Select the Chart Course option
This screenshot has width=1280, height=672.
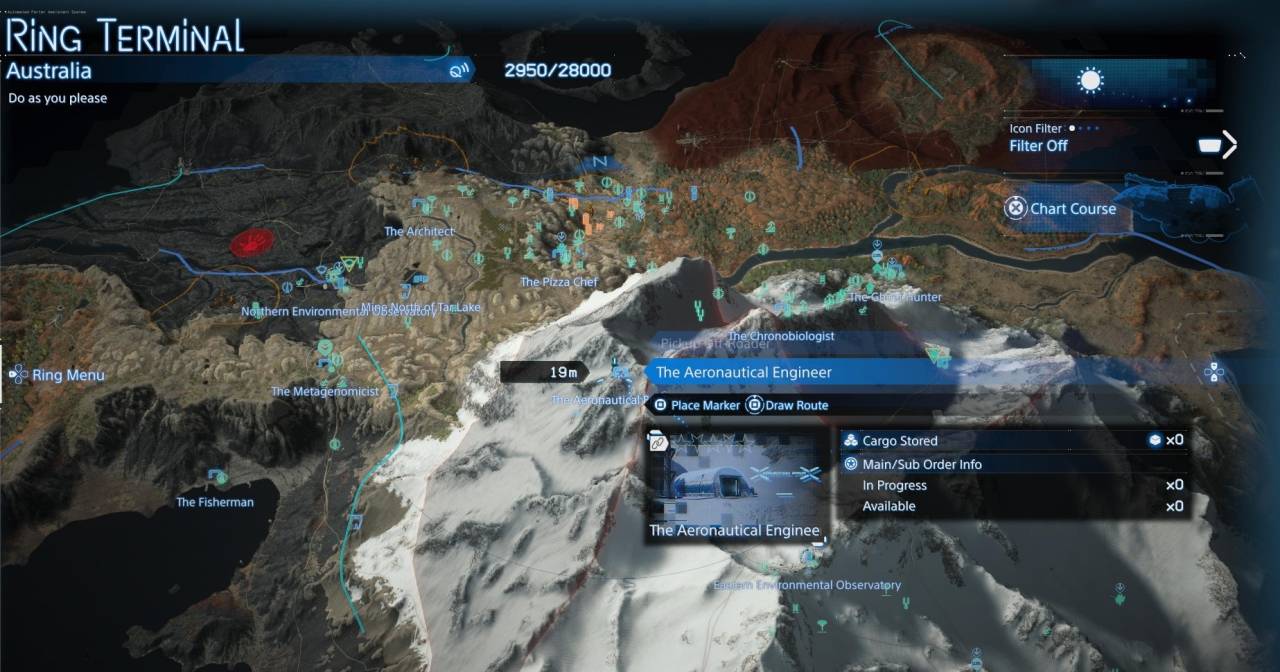click(x=1060, y=209)
